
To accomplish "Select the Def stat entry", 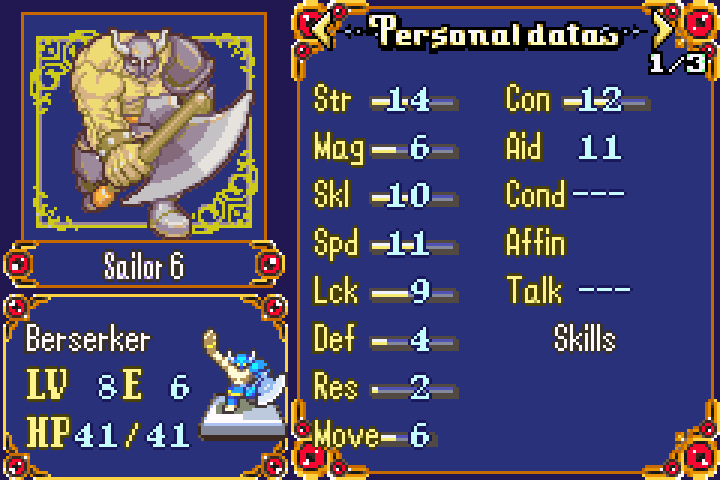I will coord(385,340).
